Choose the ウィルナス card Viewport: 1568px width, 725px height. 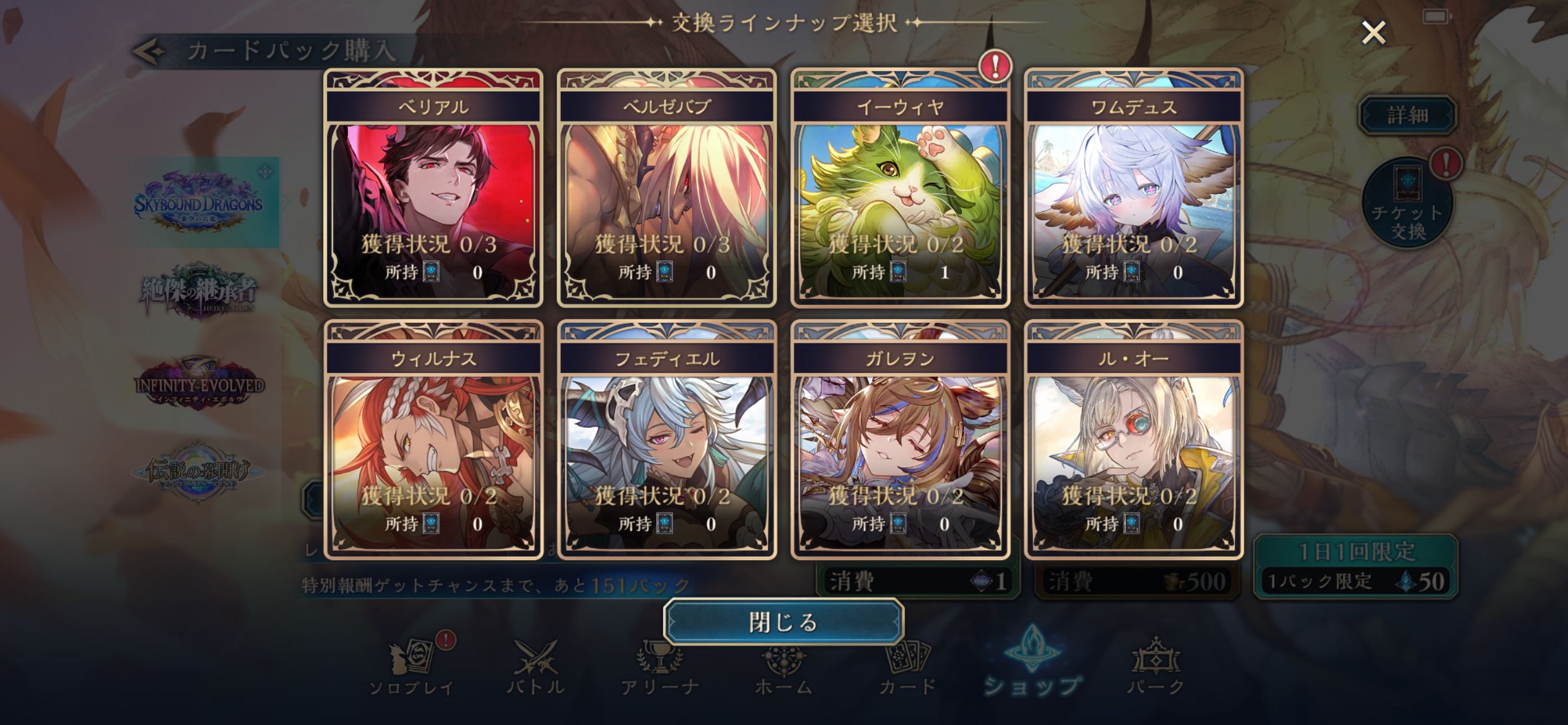coord(433,440)
